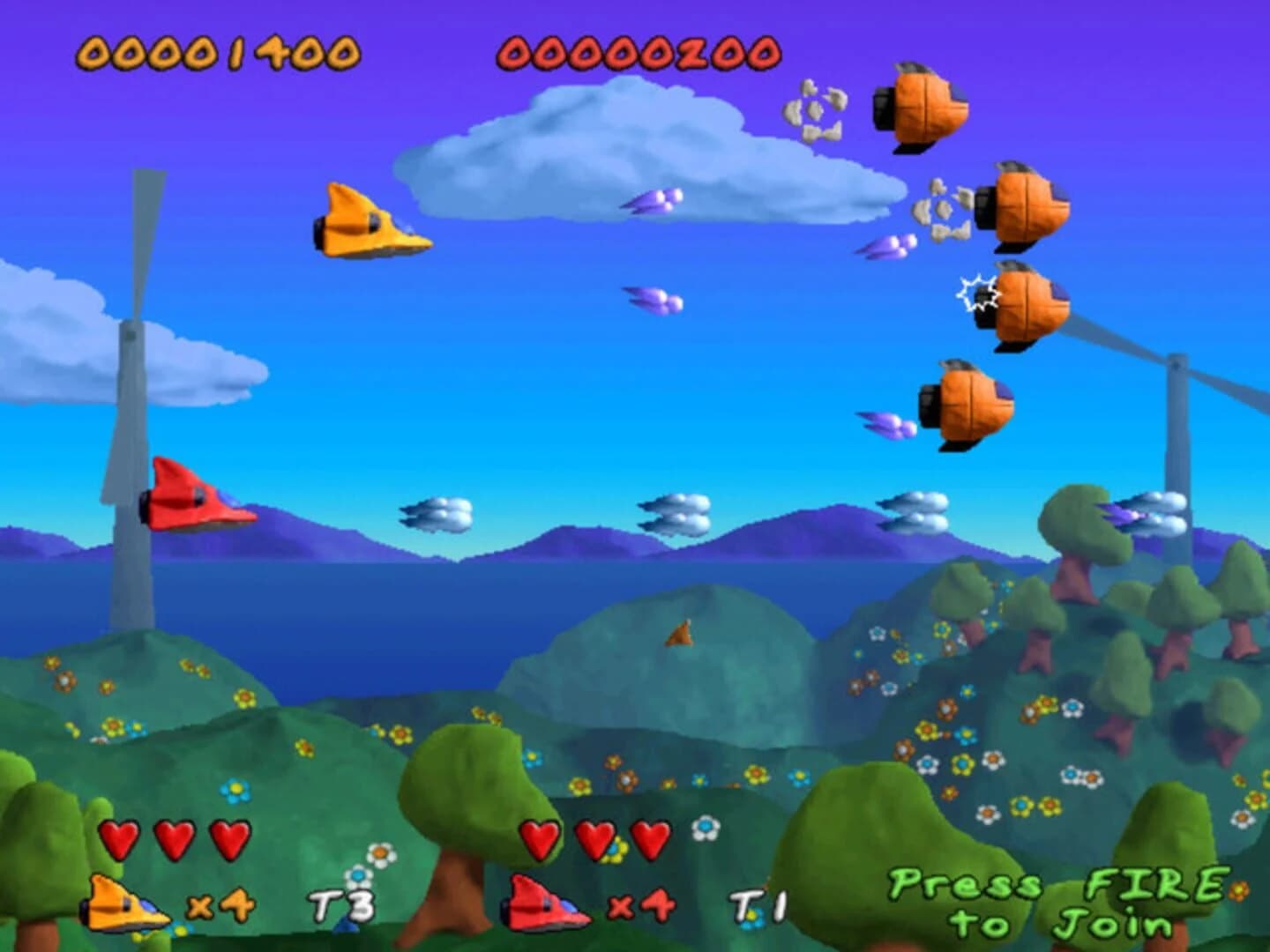Screen dimensions: 1270x952
Task: Open the x4 lives counter for yellow ship
Action: (x=221, y=904)
